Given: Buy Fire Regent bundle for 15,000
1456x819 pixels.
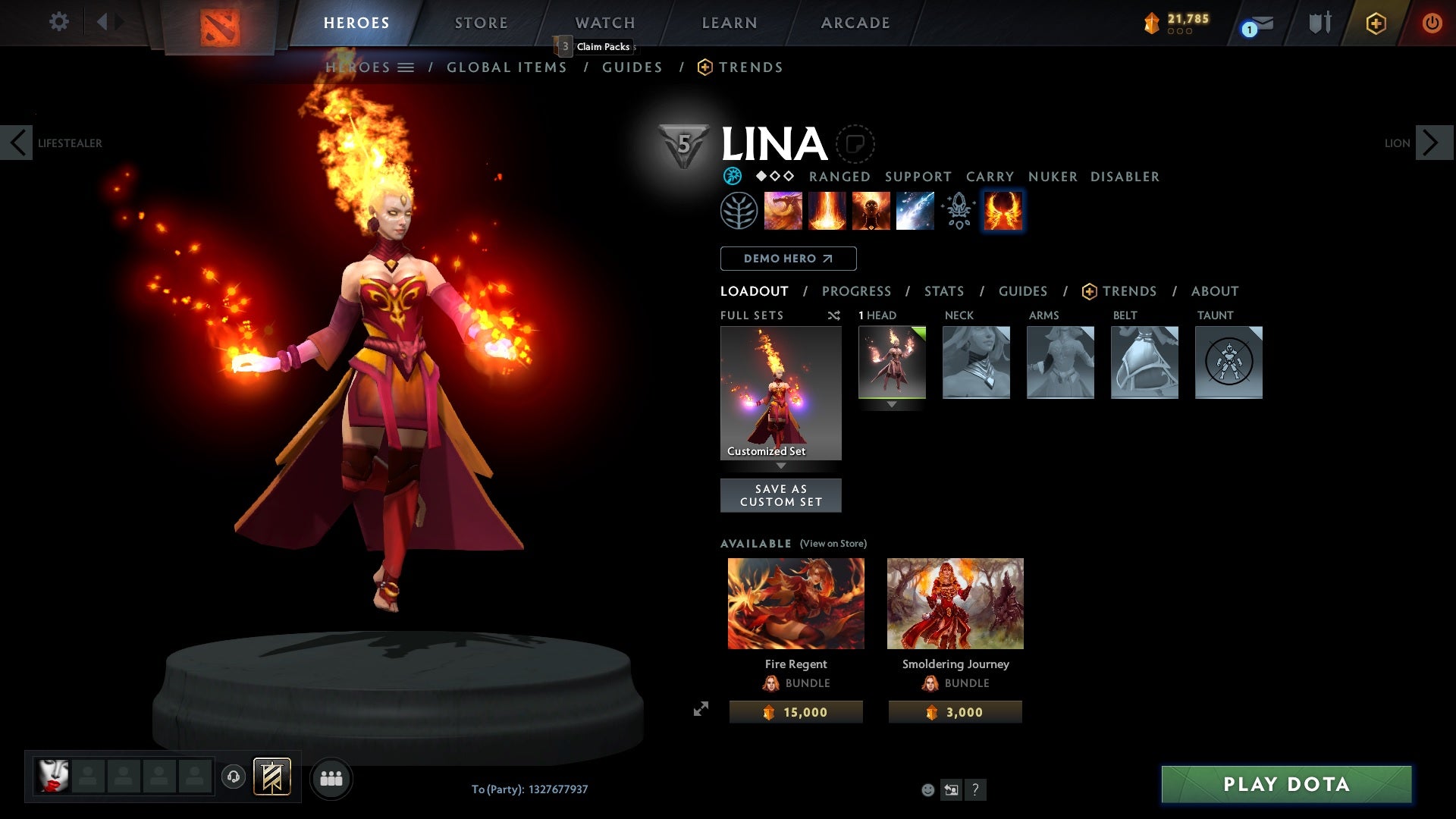Looking at the screenshot, I should [x=795, y=712].
